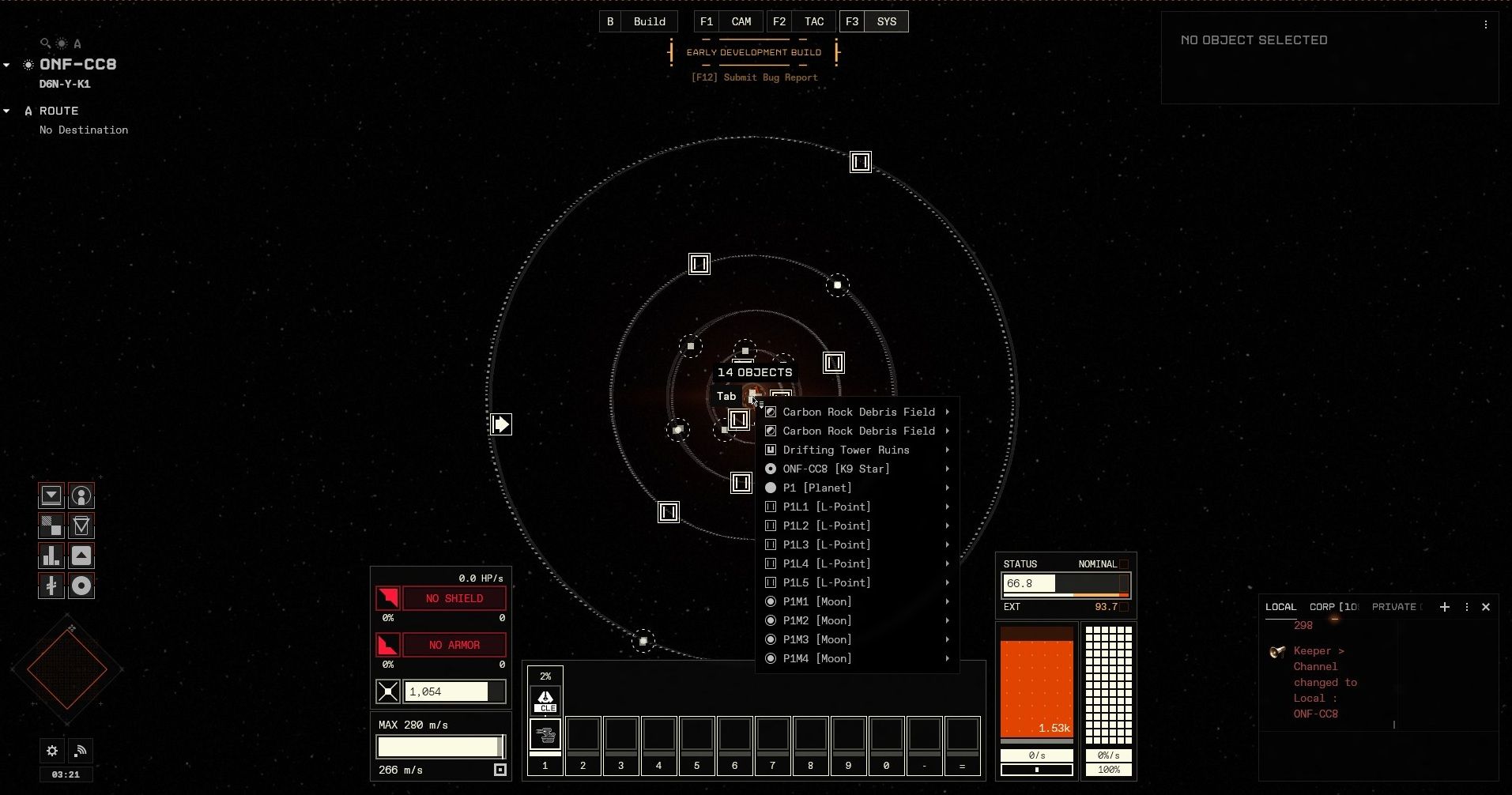This screenshot has height=795, width=1512.
Task: Collapse the ROUTE section arrow
Action: [x=6, y=111]
